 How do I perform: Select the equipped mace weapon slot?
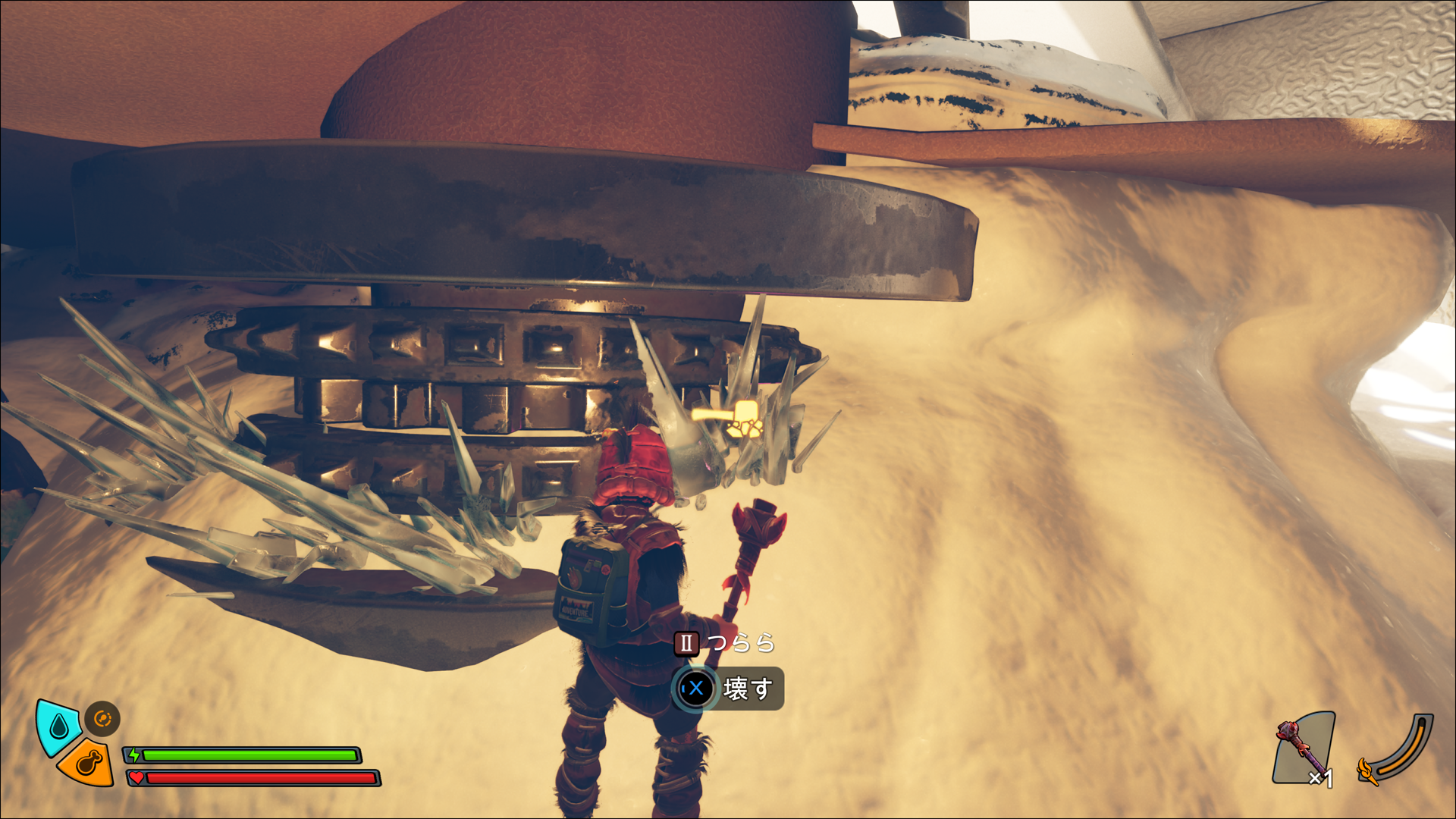coord(1304,748)
